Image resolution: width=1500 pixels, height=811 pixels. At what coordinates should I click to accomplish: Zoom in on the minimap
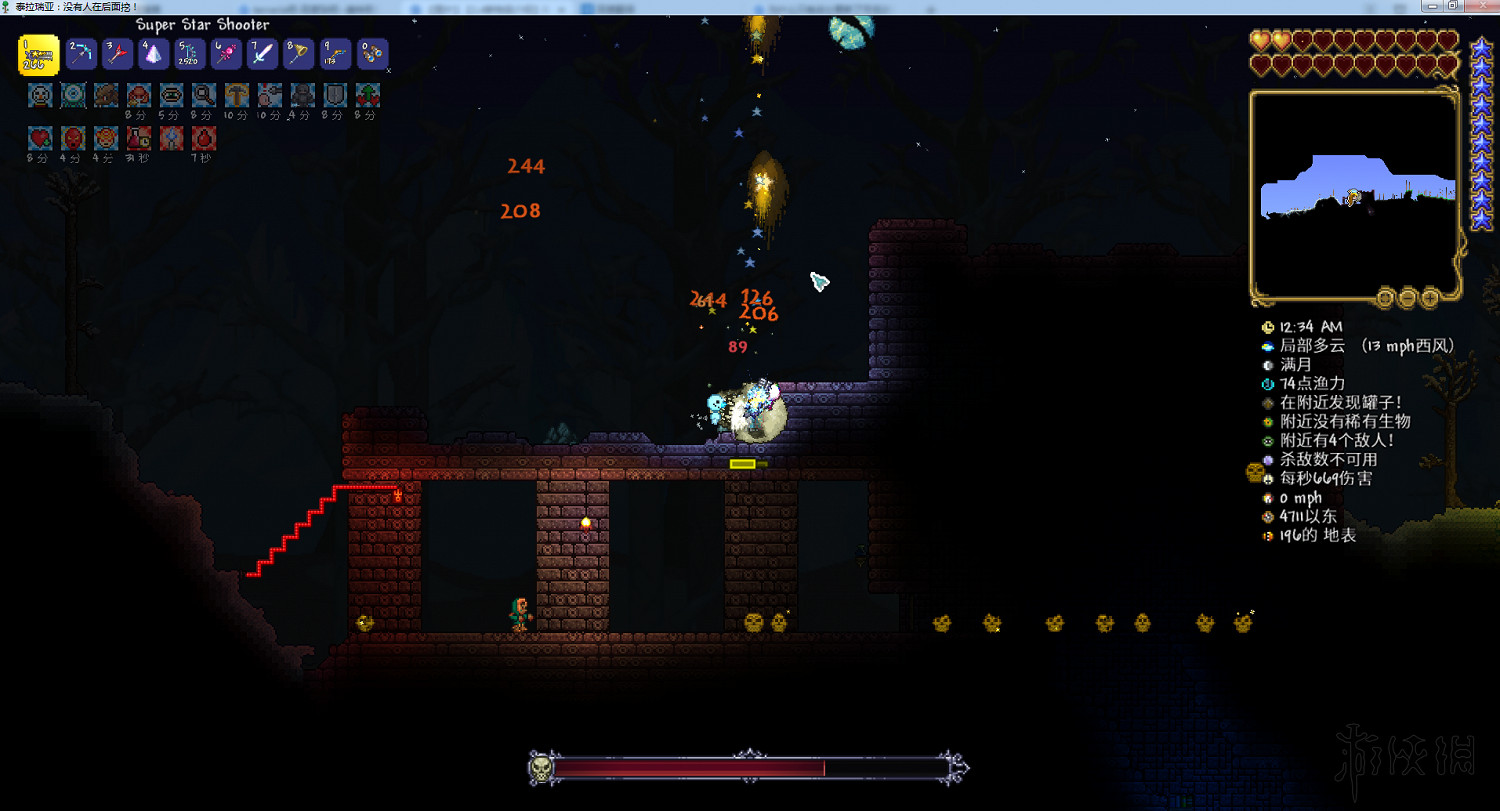click(x=1430, y=298)
